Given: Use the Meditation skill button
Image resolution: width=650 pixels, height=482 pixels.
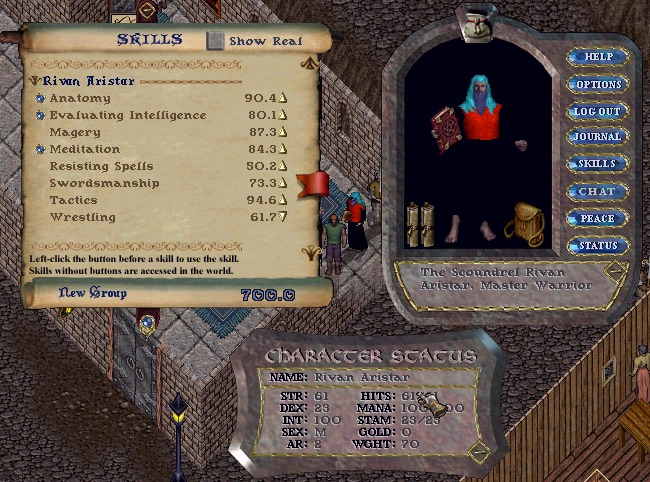Looking at the screenshot, I should 41,150.
